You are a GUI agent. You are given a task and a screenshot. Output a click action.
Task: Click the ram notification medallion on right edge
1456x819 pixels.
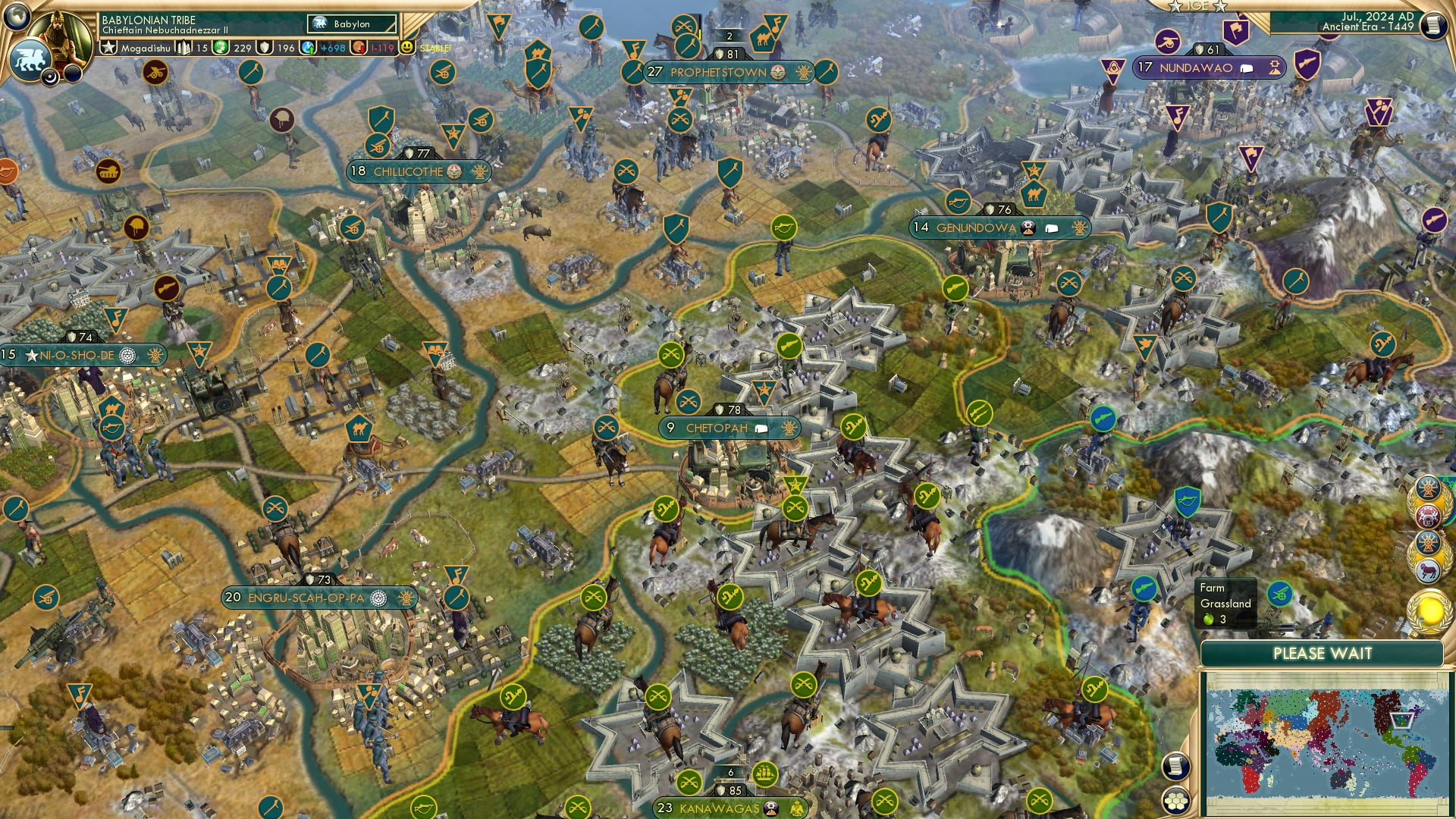pyautogui.click(x=1429, y=569)
